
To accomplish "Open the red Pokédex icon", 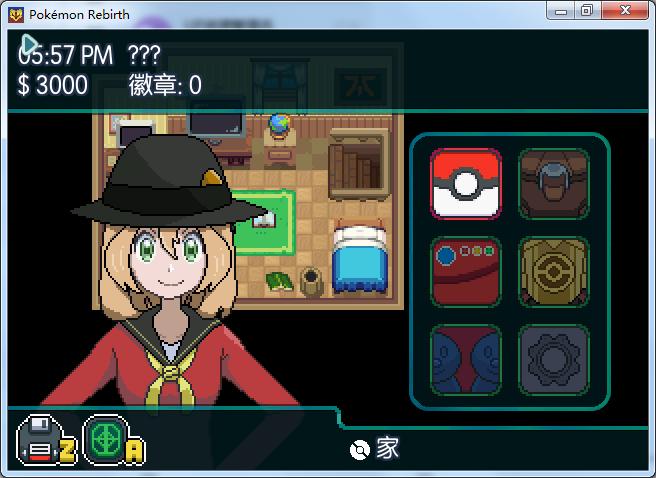I will pyautogui.click(x=466, y=271).
